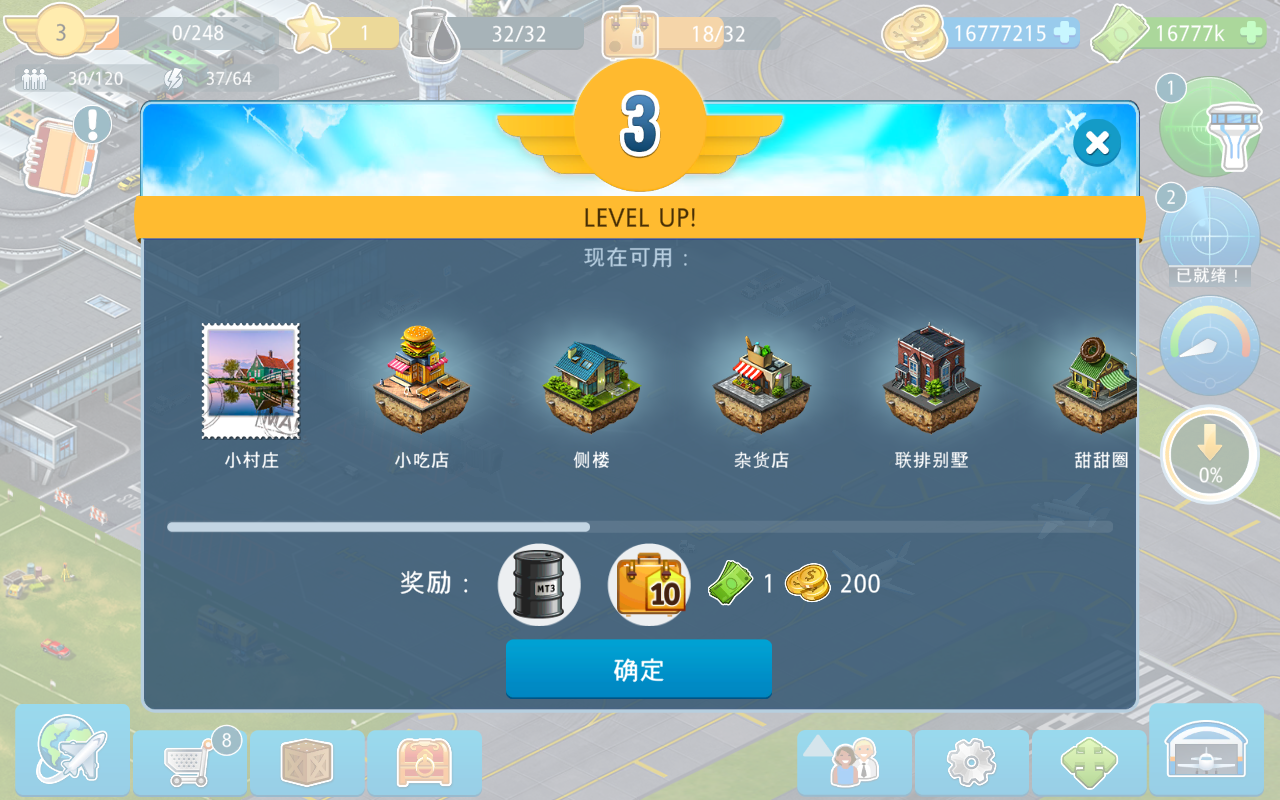Screen dimensions: 1280x800
Task: Select the 小村庄 stamp thumbnail
Action: (x=250, y=381)
